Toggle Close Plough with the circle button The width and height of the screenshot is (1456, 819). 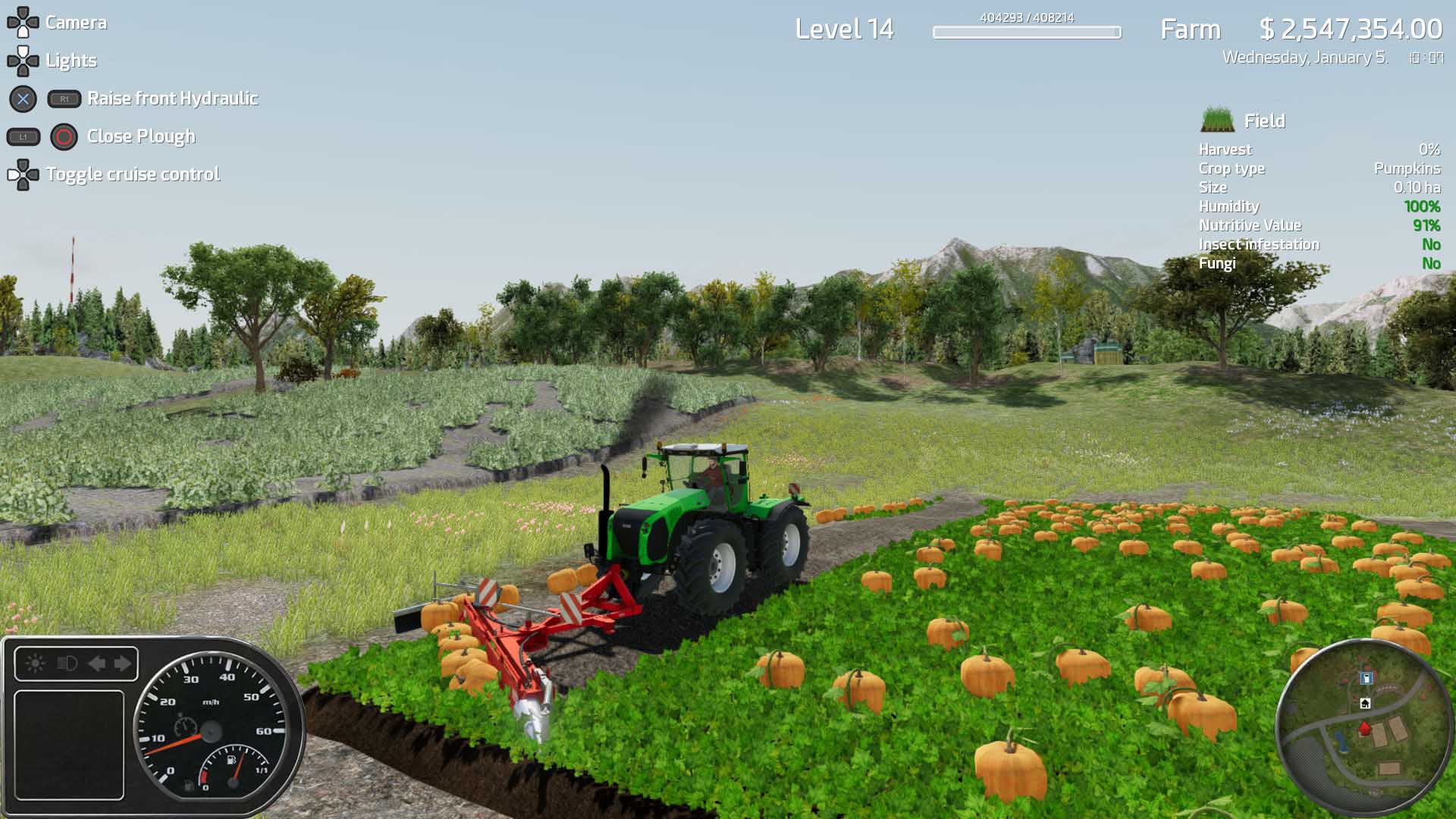(x=62, y=136)
